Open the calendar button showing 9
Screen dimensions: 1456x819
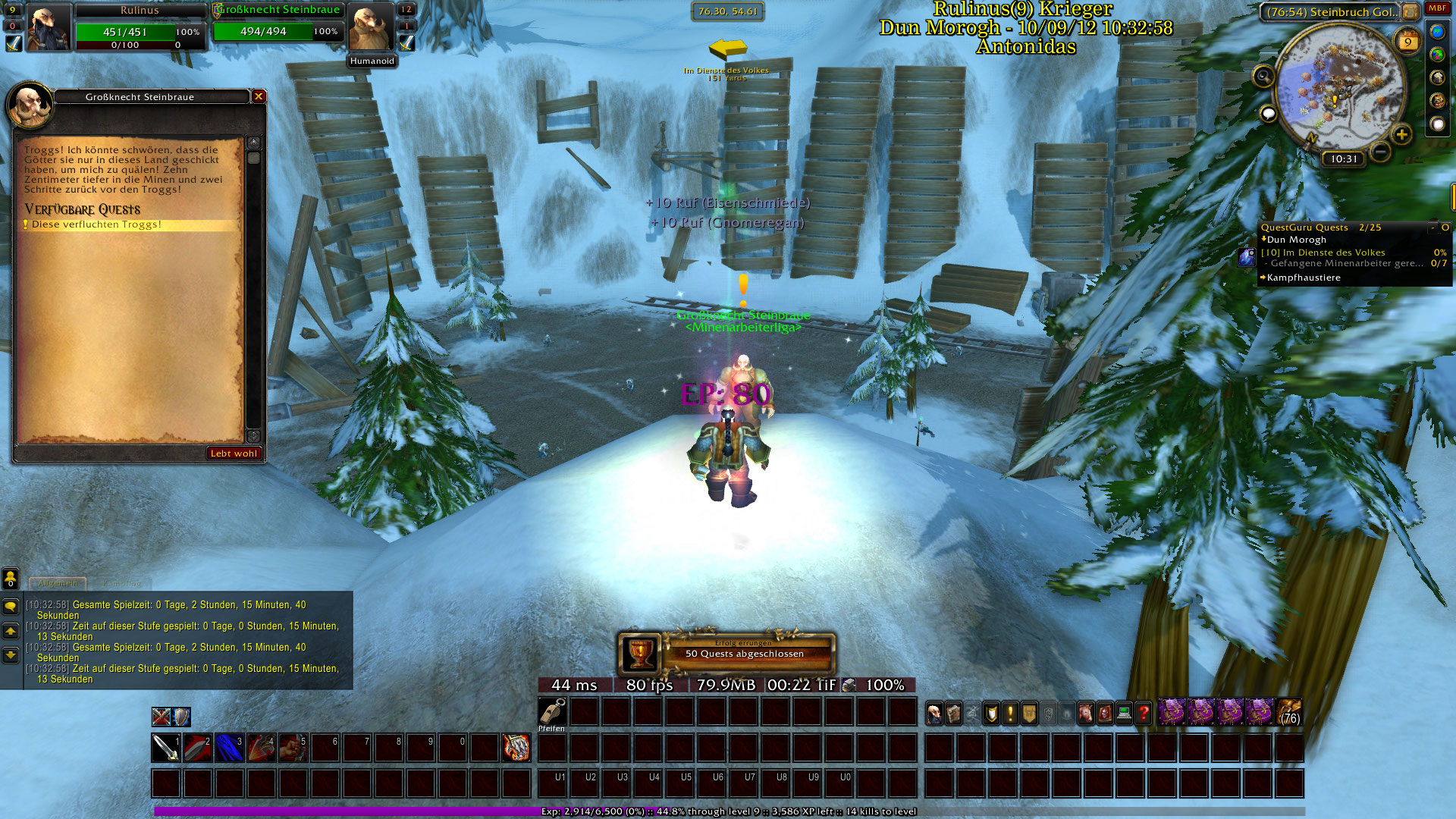pyautogui.click(x=1407, y=42)
